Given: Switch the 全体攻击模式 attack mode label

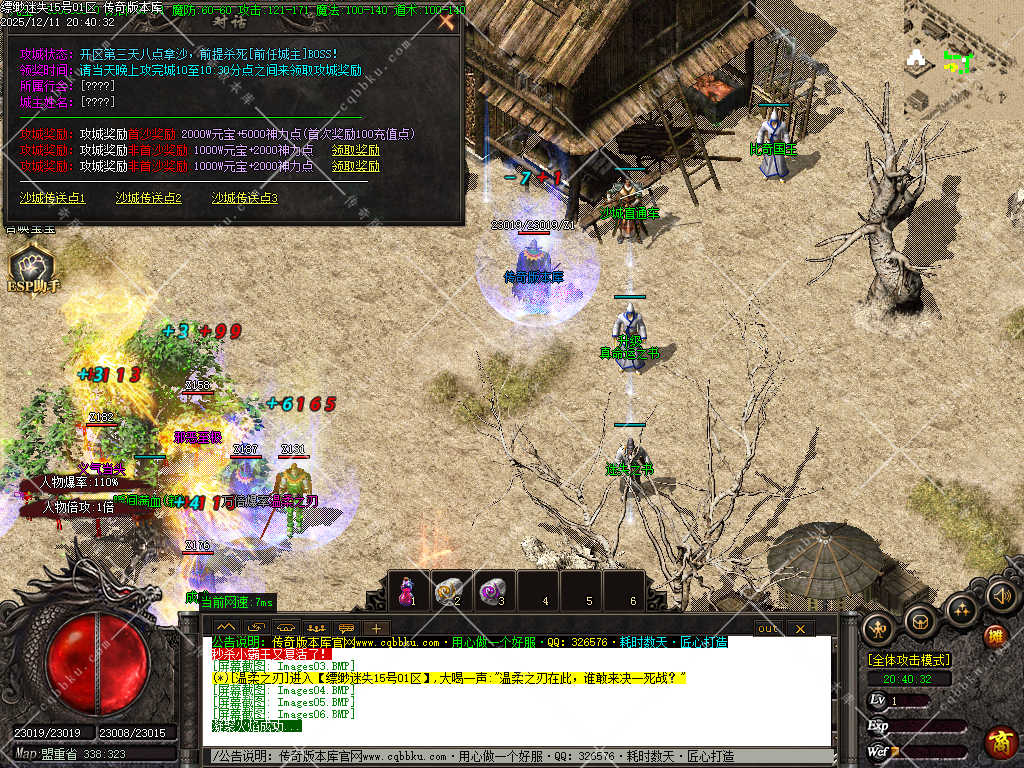Looking at the screenshot, I should (909, 660).
